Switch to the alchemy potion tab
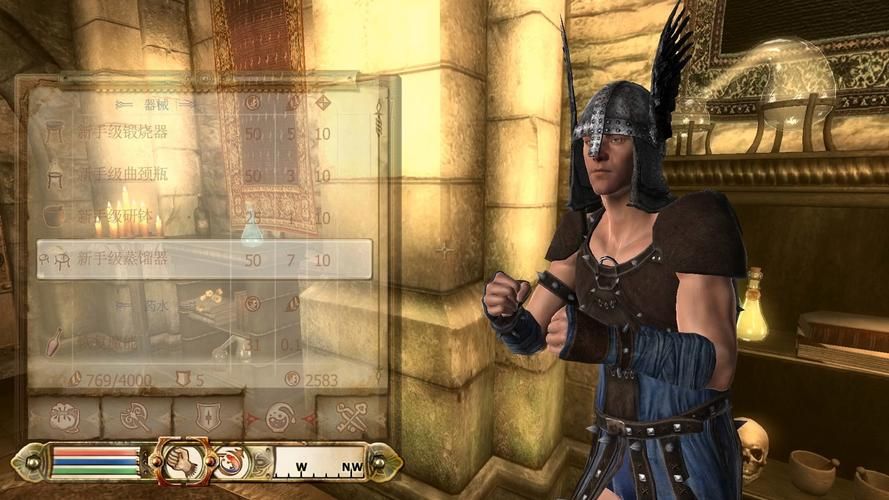 279,417
